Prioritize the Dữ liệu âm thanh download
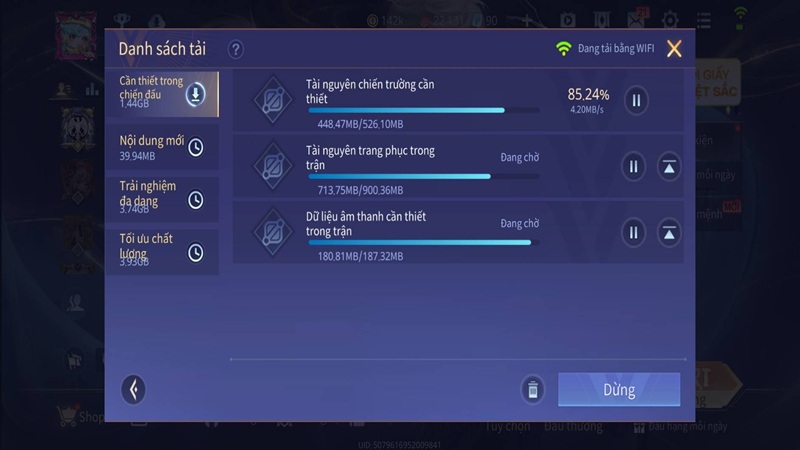Screen dimensions: 800x450 (x=670, y=233)
